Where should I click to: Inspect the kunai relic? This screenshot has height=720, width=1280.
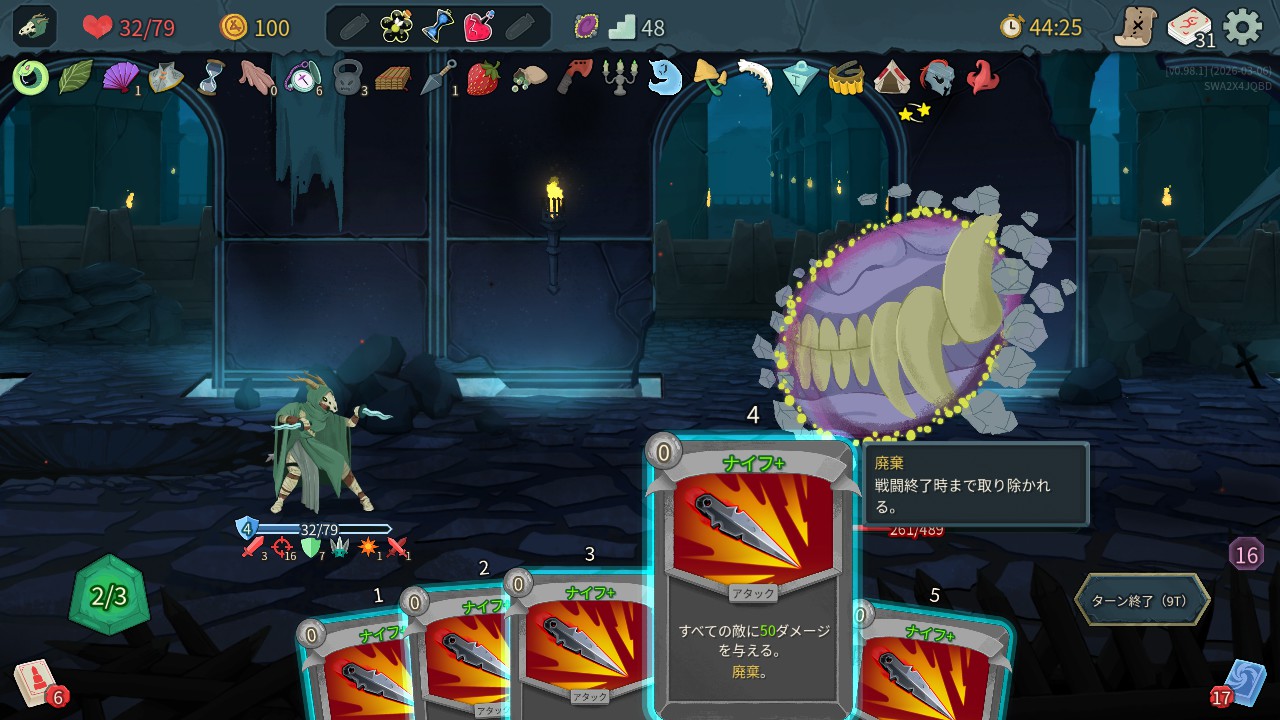[437, 77]
